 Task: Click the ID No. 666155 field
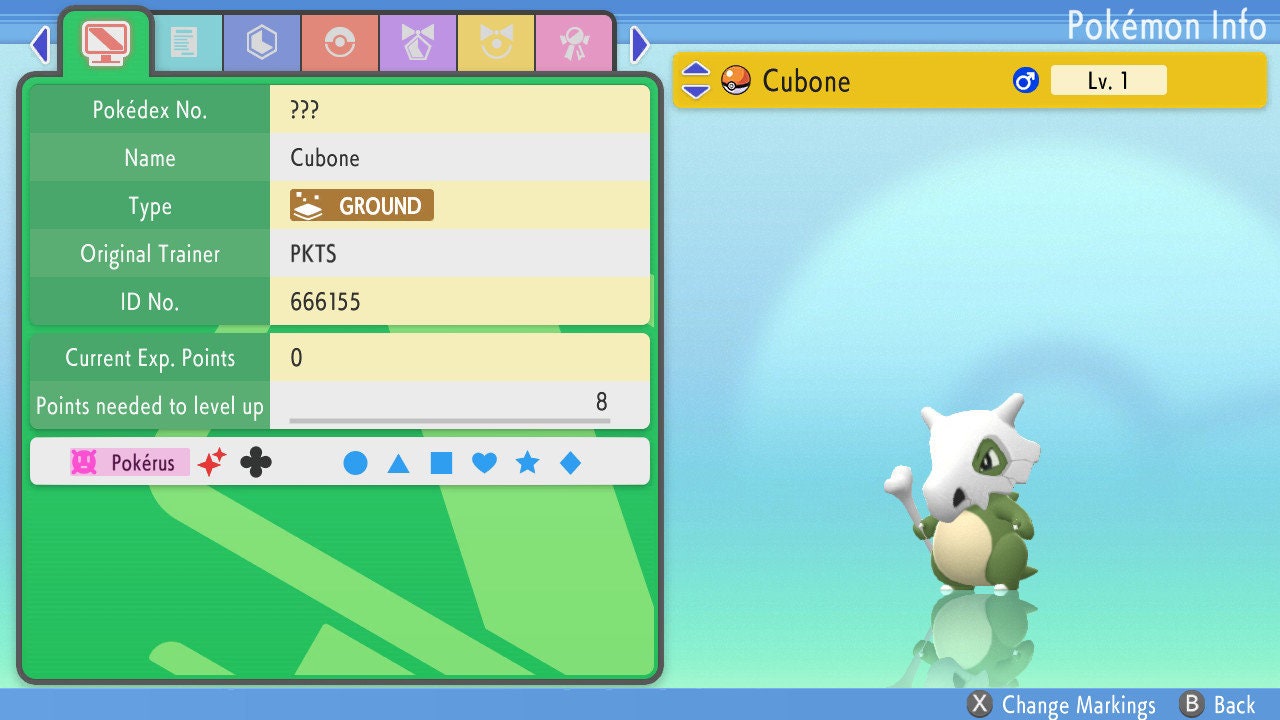459,301
